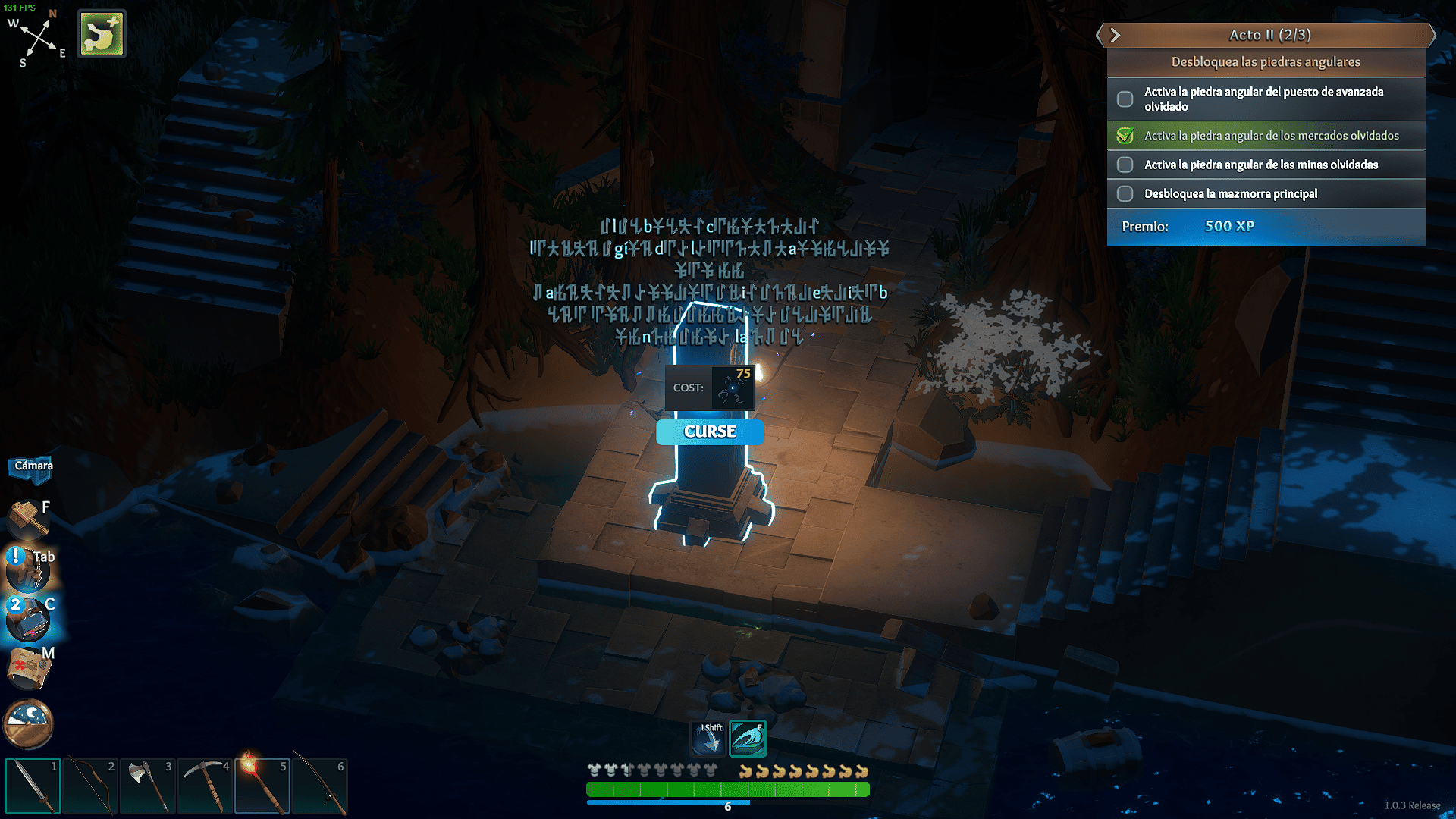Select the Desbloquea la mazmorra principal objective
The width and height of the screenshot is (1456, 819).
1231,194
